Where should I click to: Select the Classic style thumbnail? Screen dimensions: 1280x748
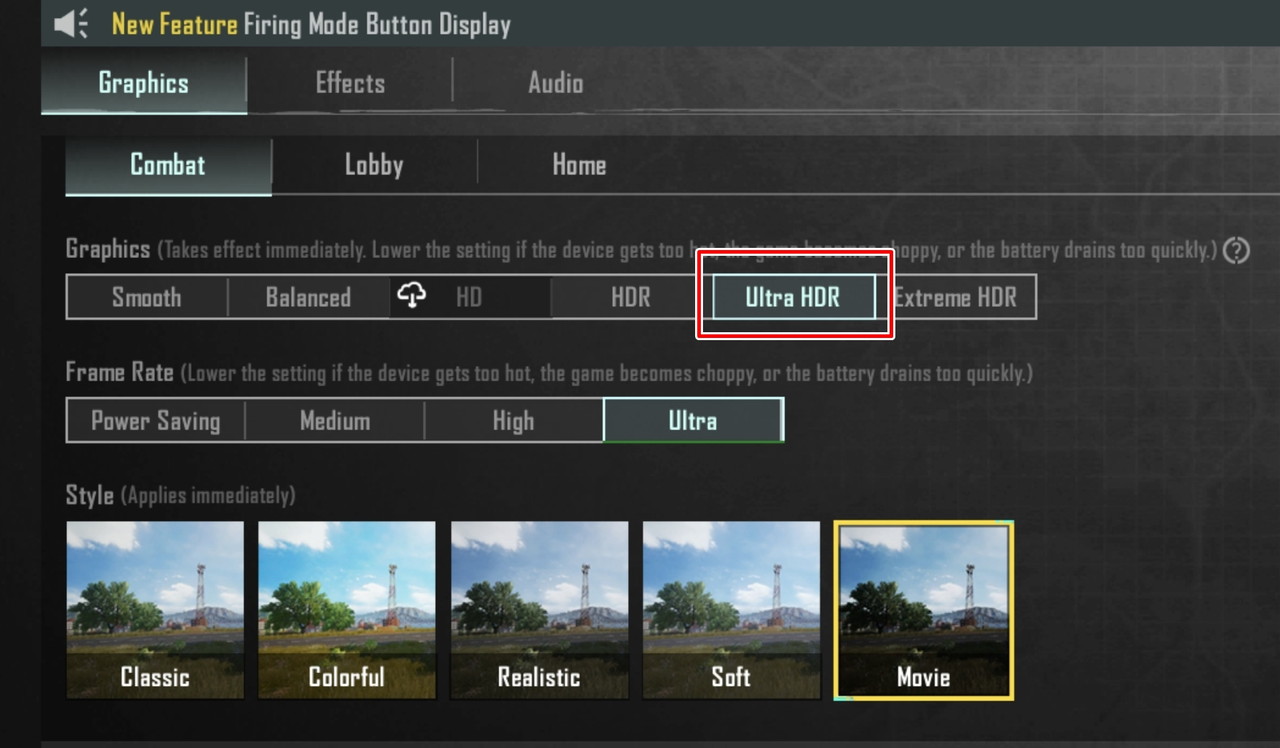click(x=154, y=610)
